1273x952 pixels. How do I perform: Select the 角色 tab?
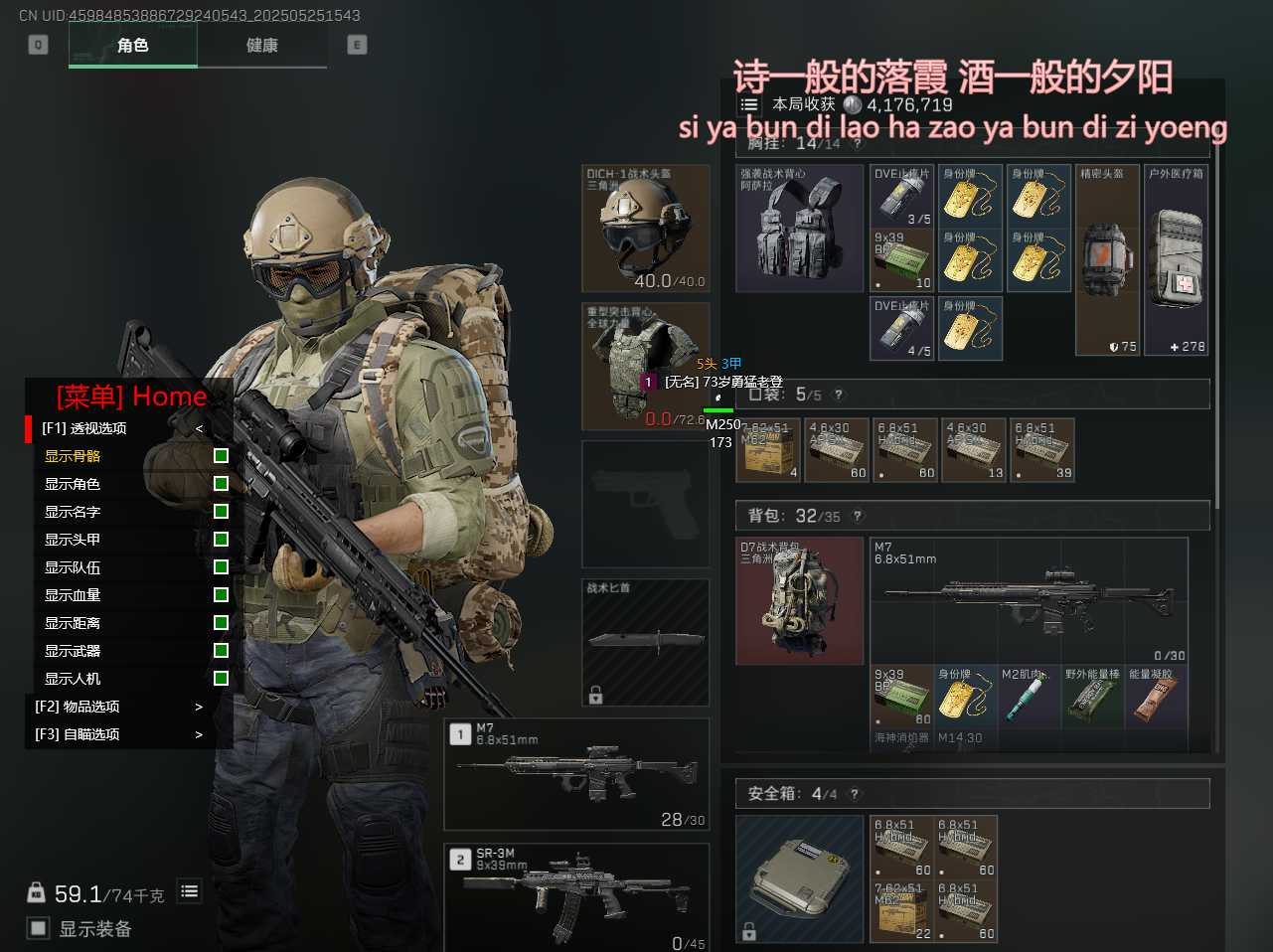133,45
